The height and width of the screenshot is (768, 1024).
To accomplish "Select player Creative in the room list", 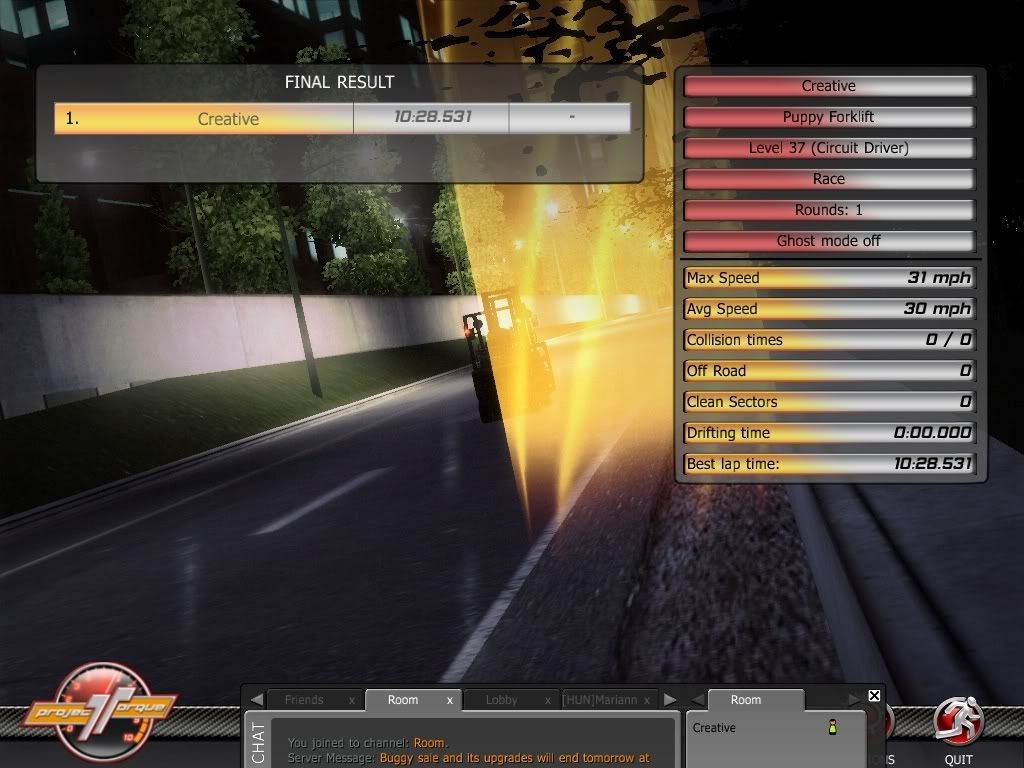I will [x=714, y=727].
